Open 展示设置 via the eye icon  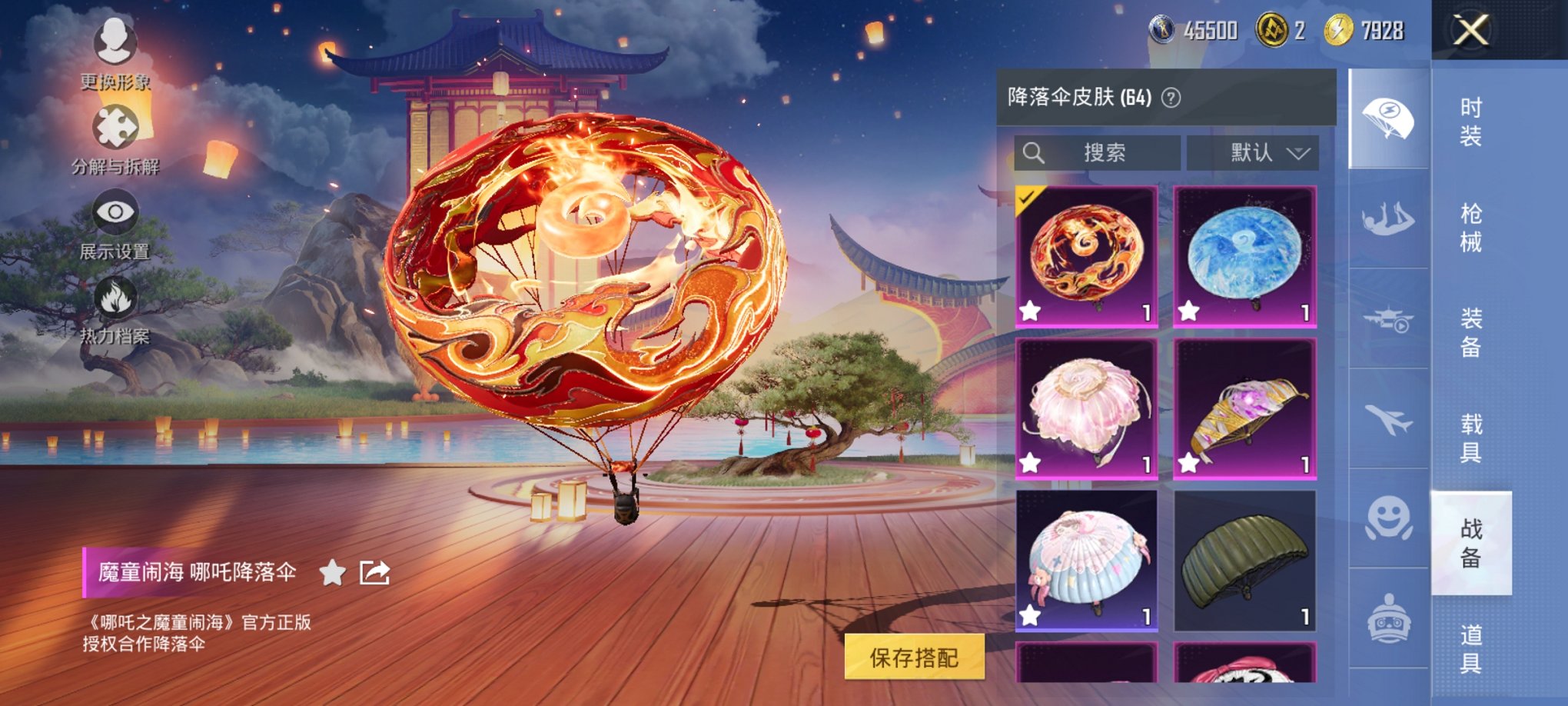click(115, 209)
